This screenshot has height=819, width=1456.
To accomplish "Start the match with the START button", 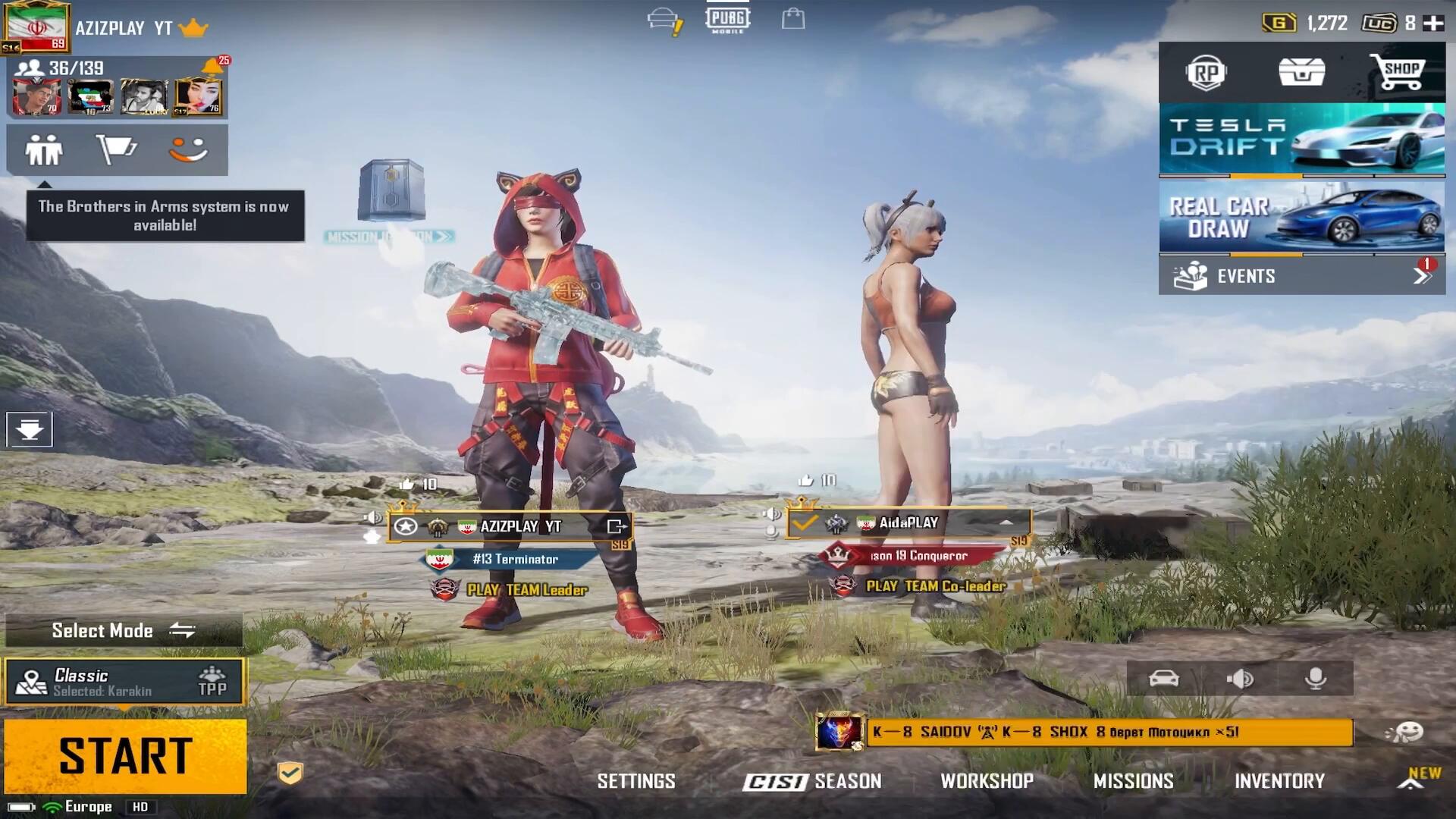I will click(x=125, y=756).
